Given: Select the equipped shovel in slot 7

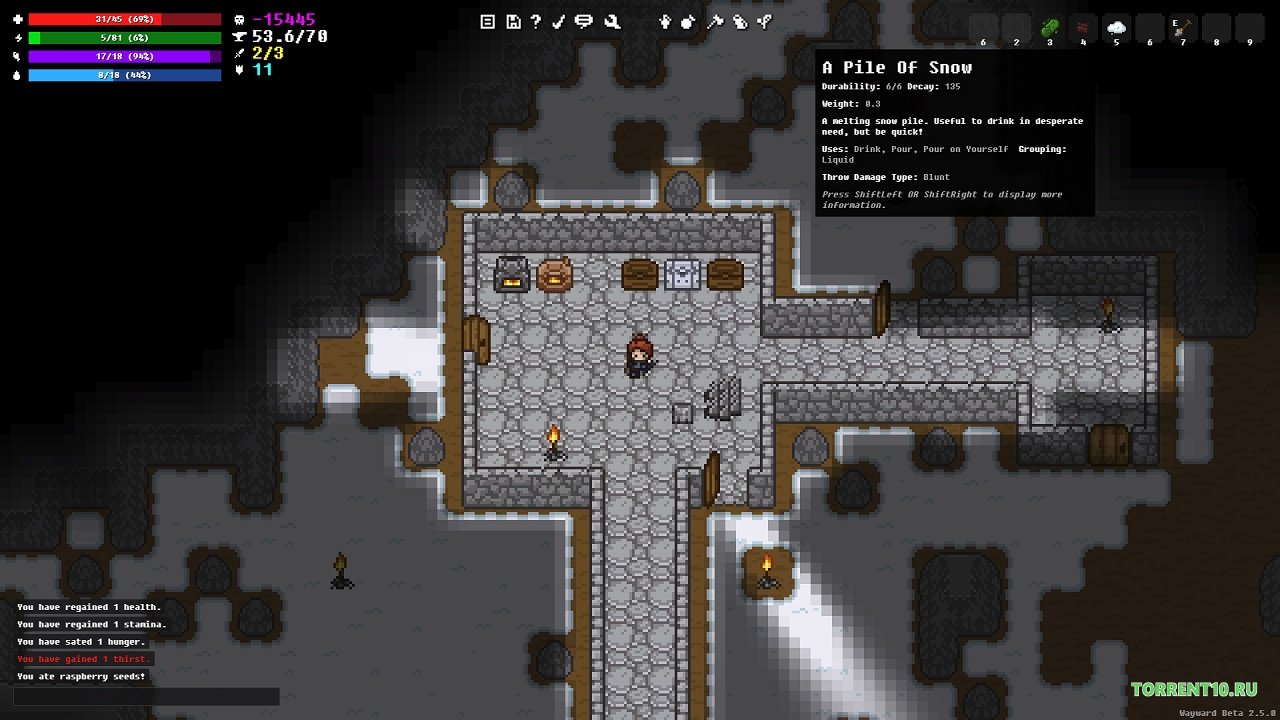Looking at the screenshot, I should 1183,28.
